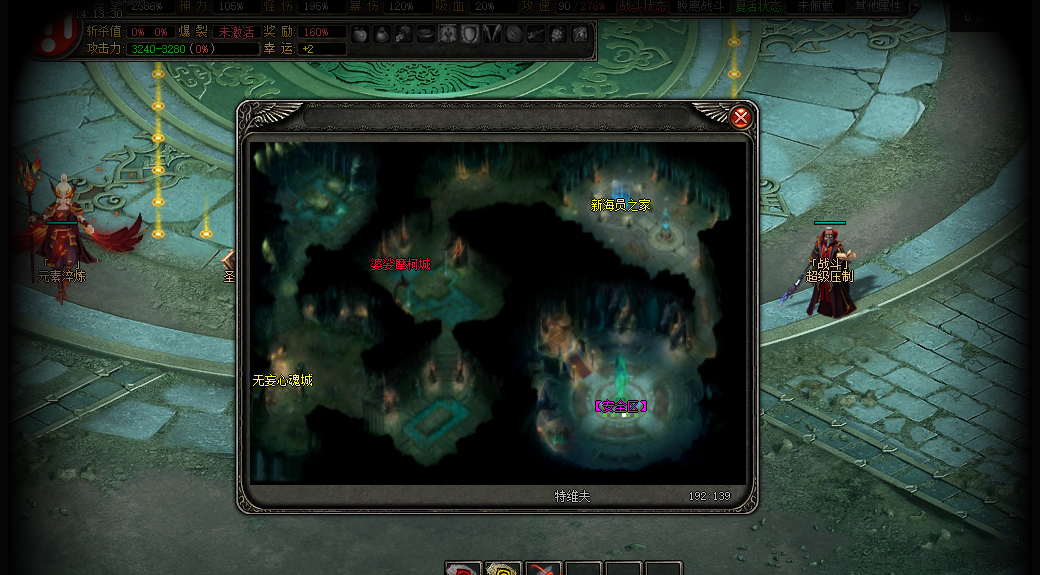Select the 婆娑摩柯城 map marker
This screenshot has width=1040, height=575.
(400, 264)
